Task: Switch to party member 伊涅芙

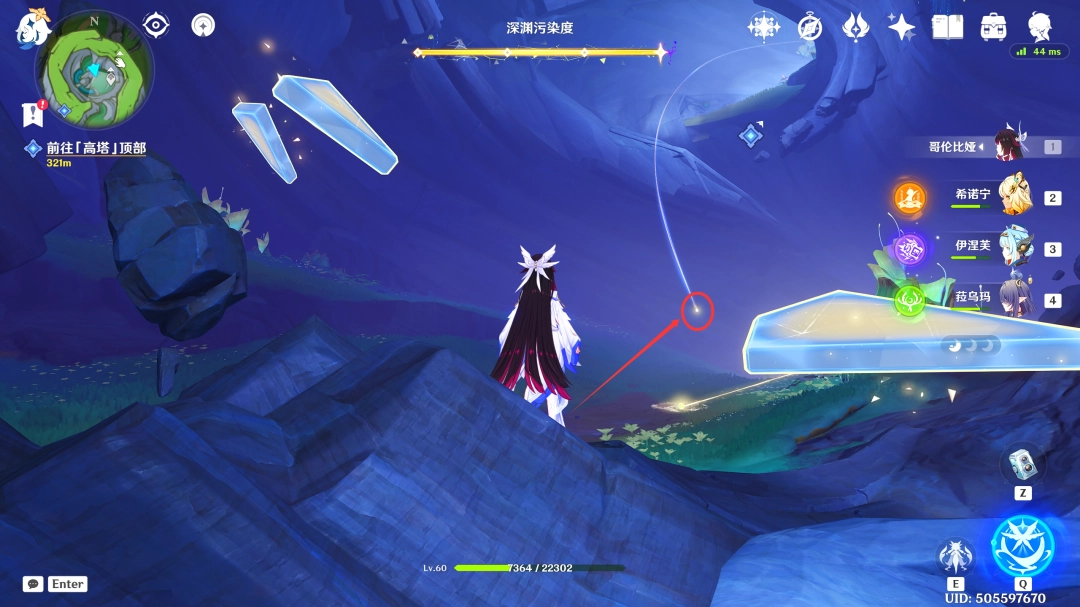Action: coord(1010,248)
